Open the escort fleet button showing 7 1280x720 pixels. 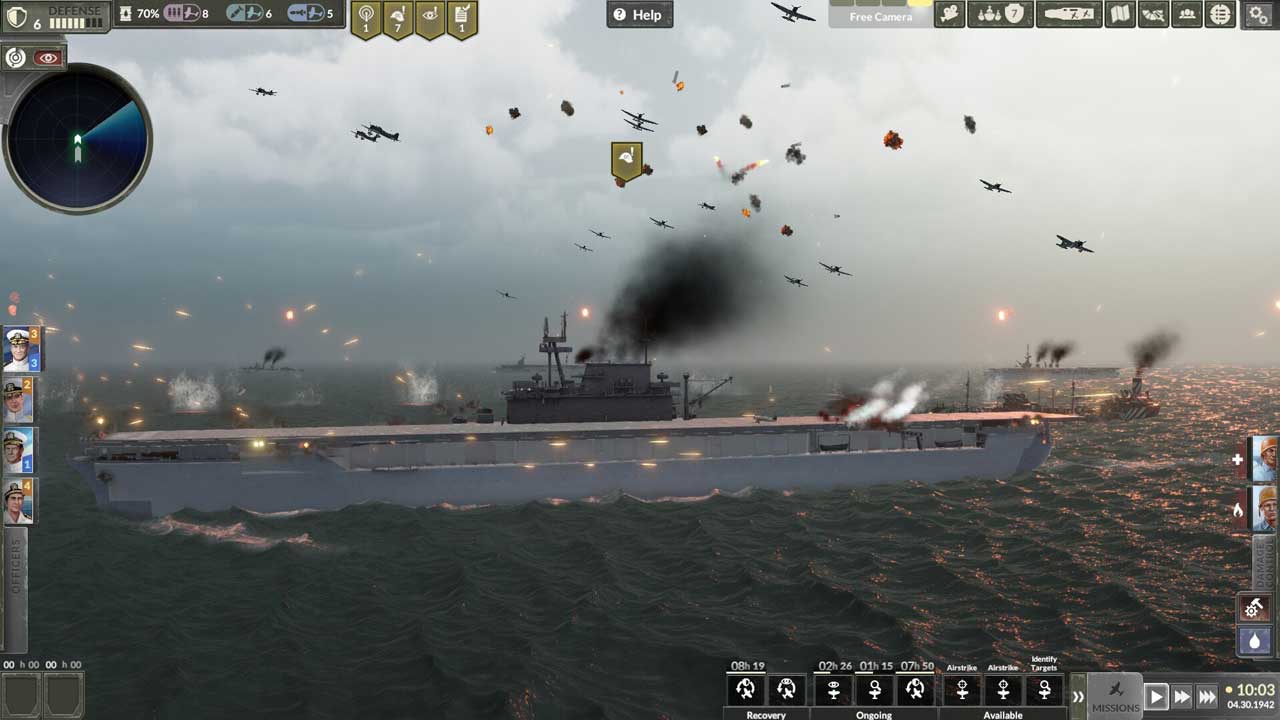pos(1001,15)
